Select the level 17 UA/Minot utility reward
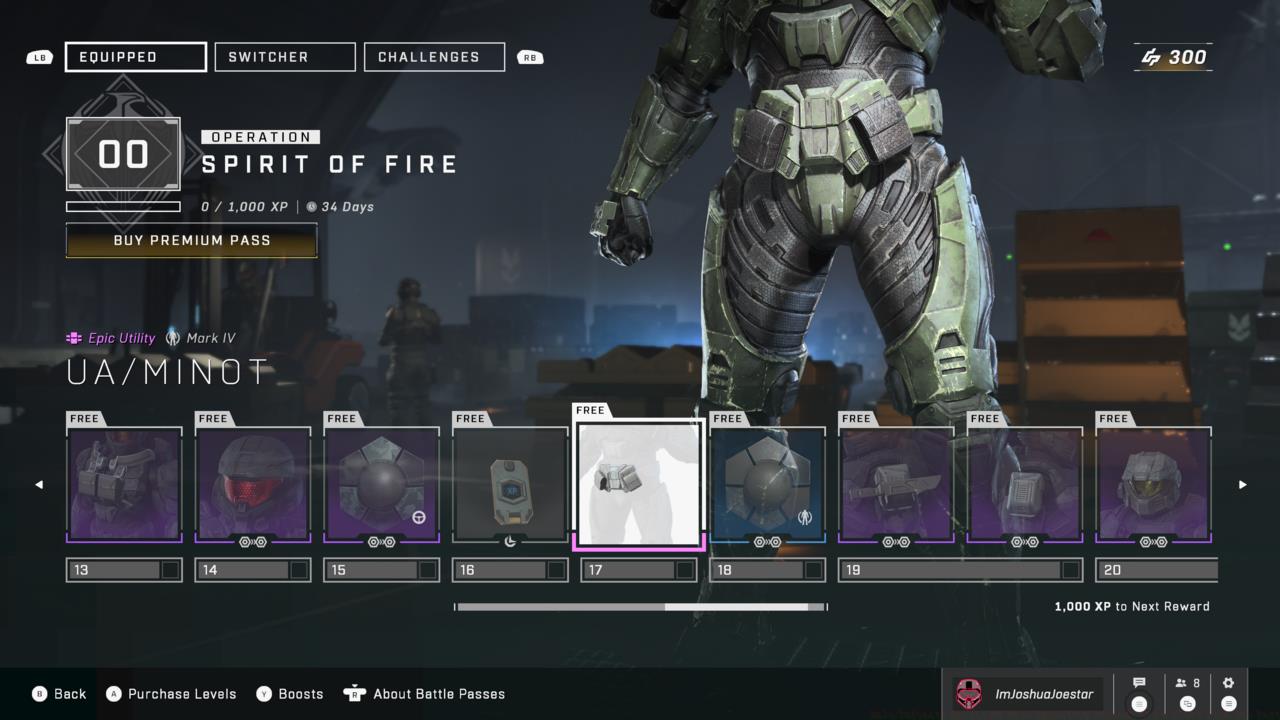This screenshot has width=1280, height=720. coord(639,484)
